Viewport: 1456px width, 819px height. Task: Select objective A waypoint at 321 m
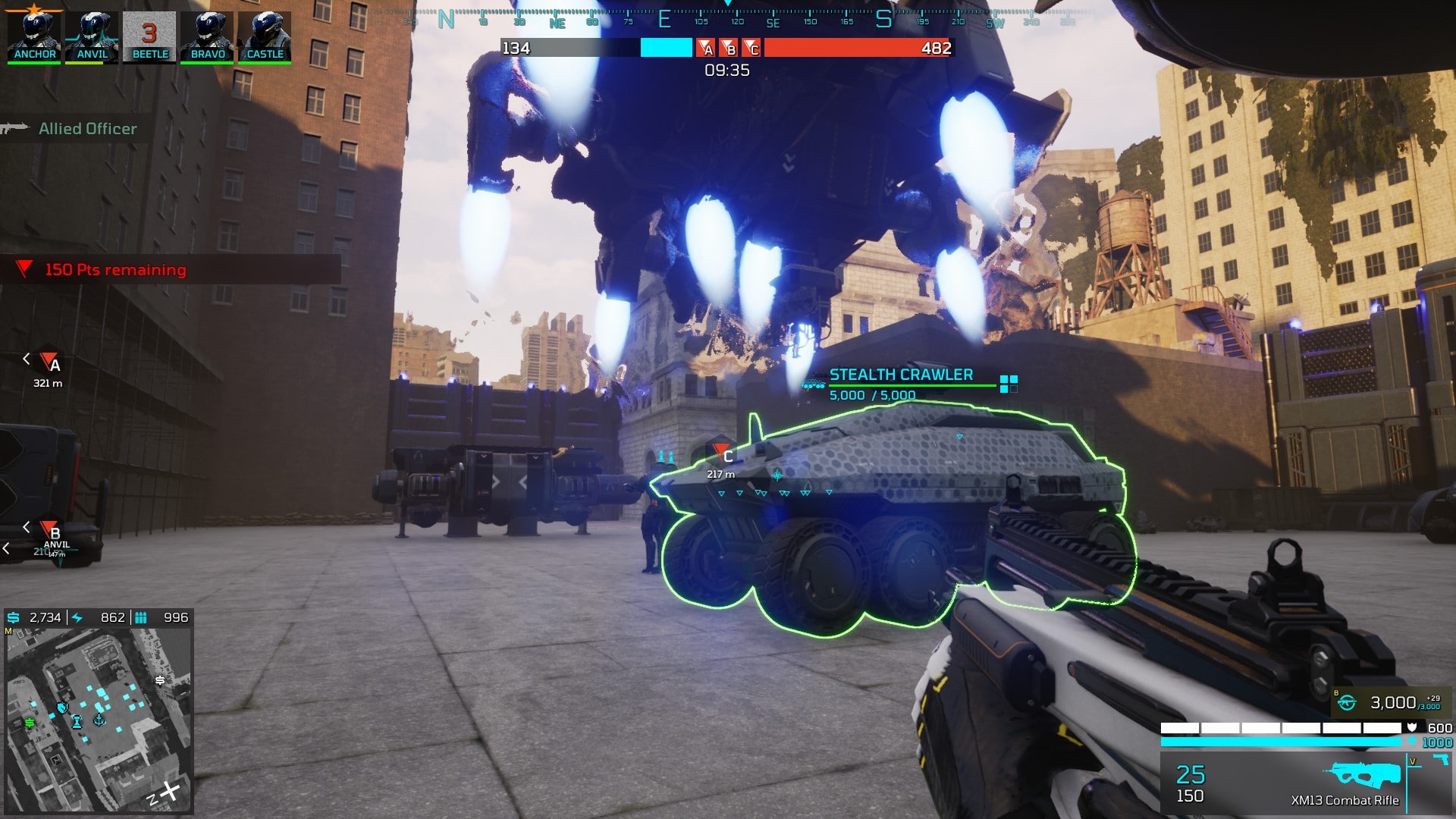(x=50, y=362)
